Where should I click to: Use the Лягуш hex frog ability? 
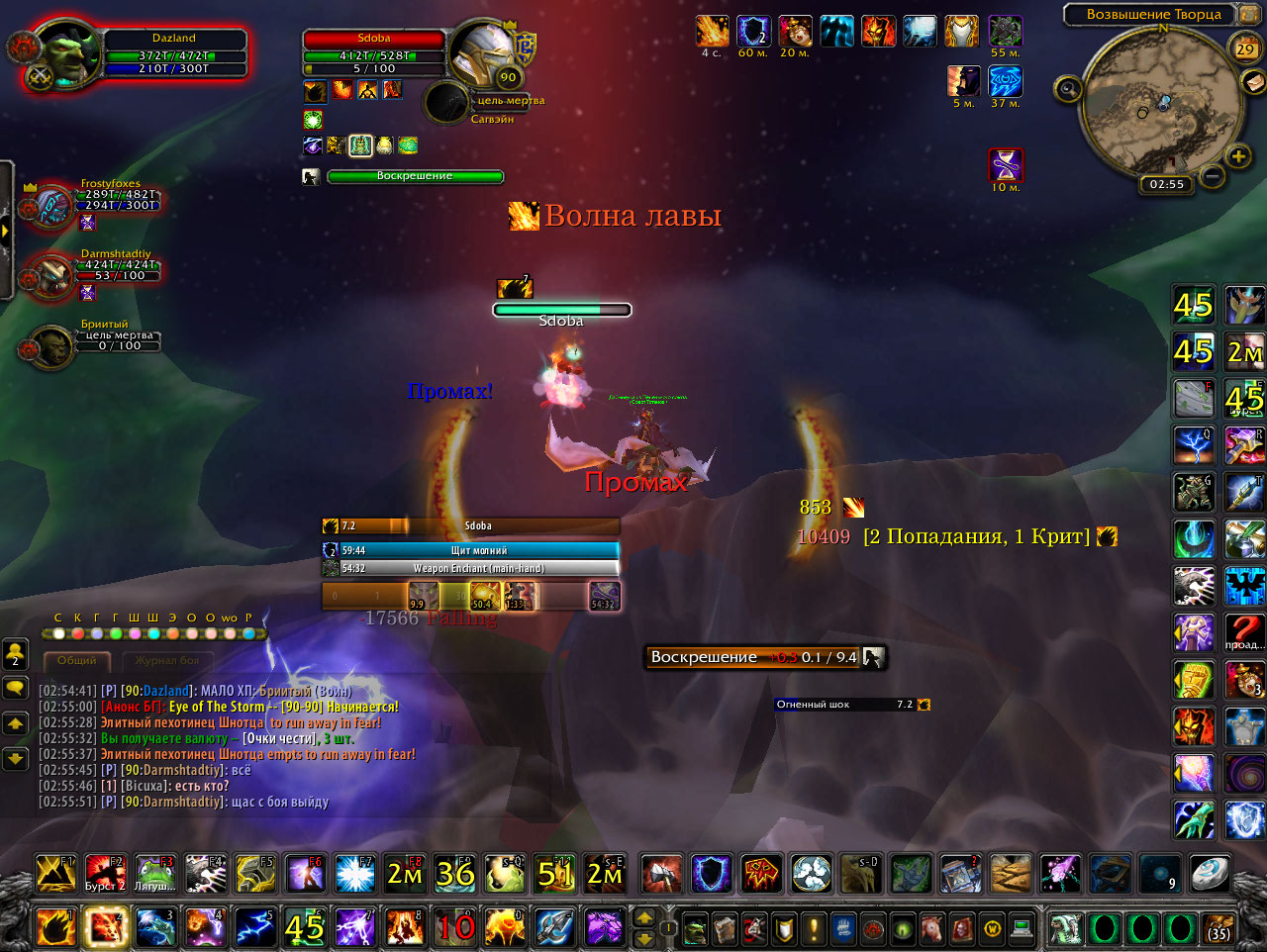(x=154, y=874)
